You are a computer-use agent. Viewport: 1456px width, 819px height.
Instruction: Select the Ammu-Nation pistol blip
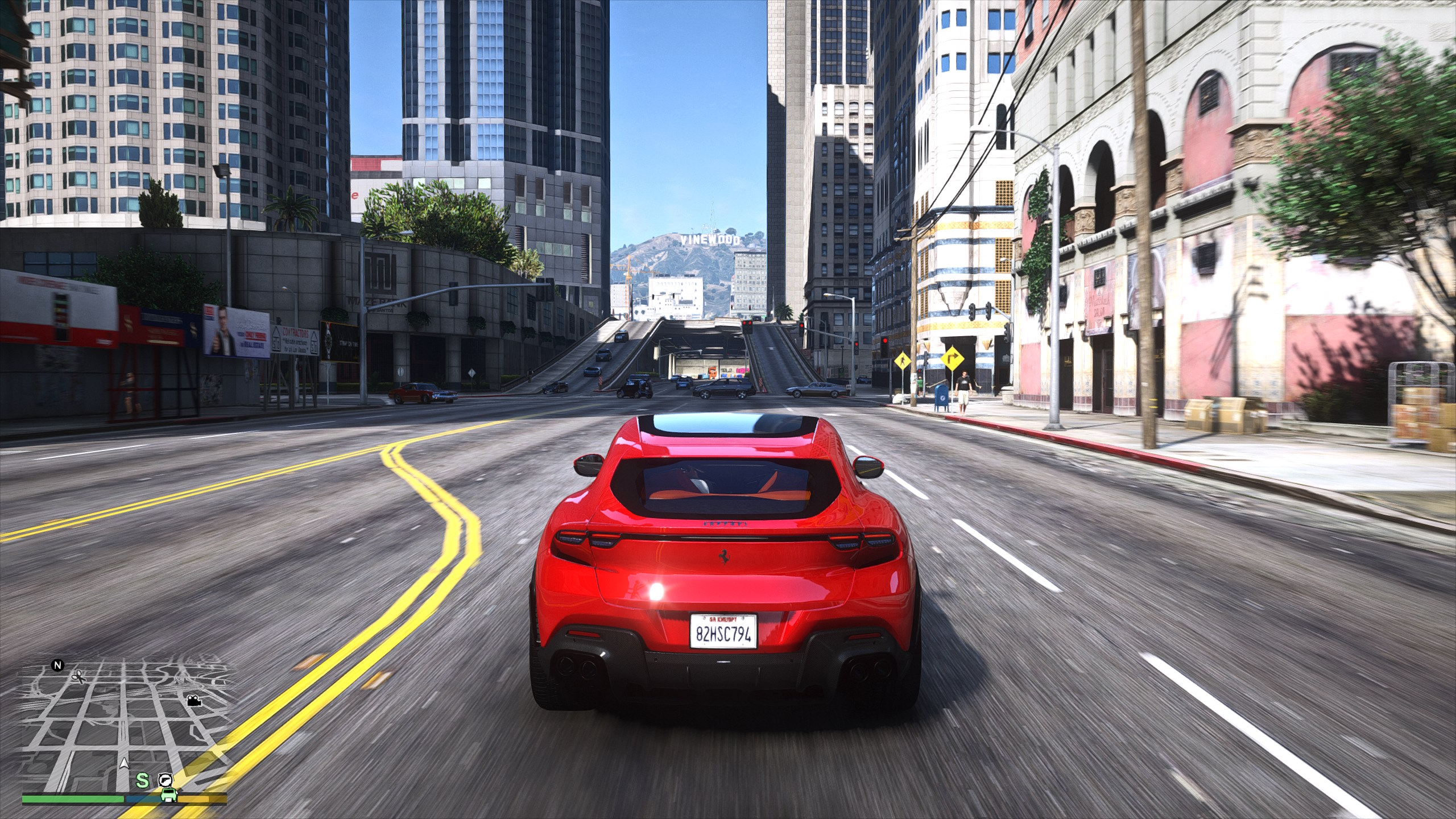(x=165, y=779)
